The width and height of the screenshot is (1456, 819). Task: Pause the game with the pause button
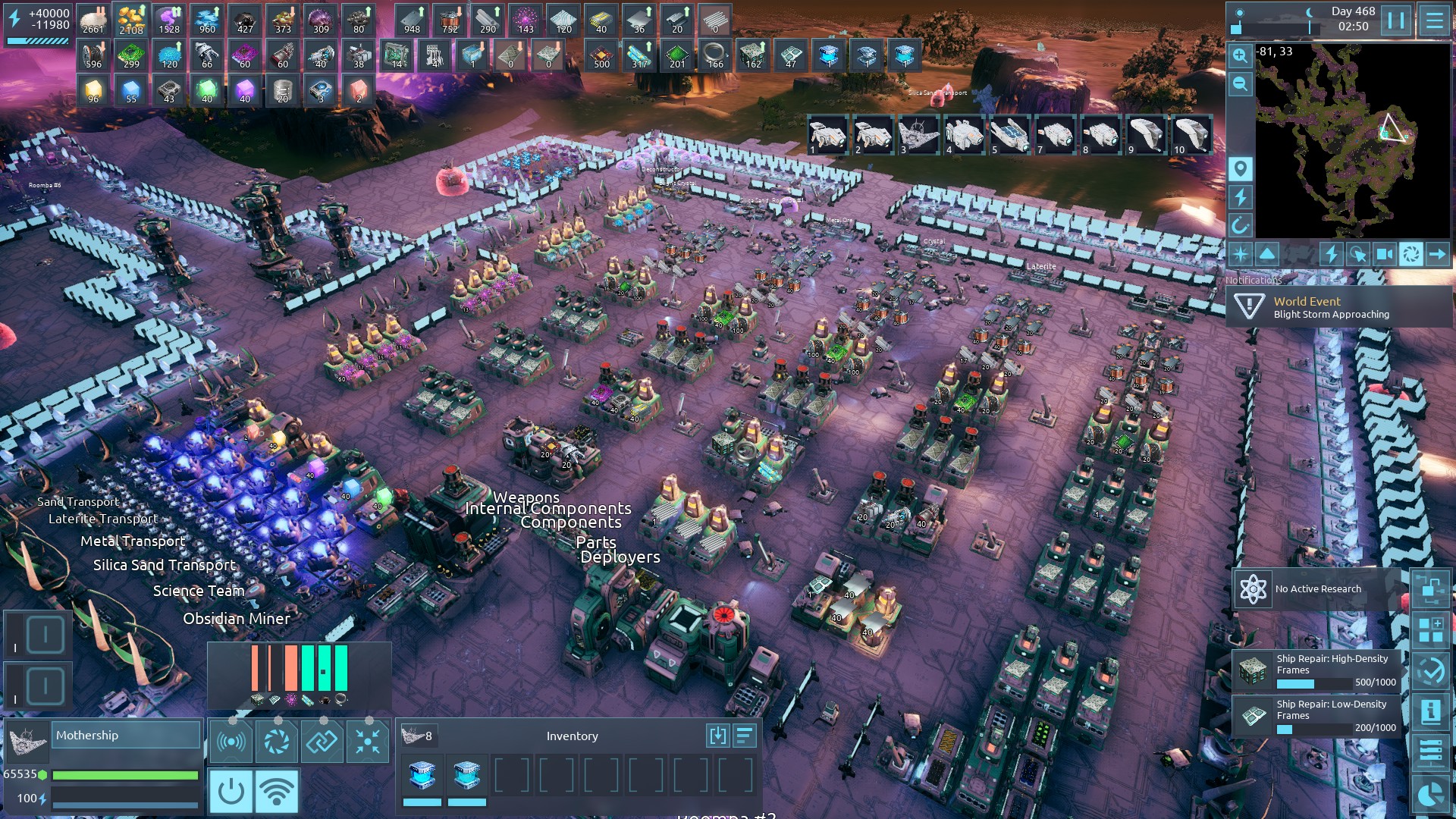(1395, 20)
